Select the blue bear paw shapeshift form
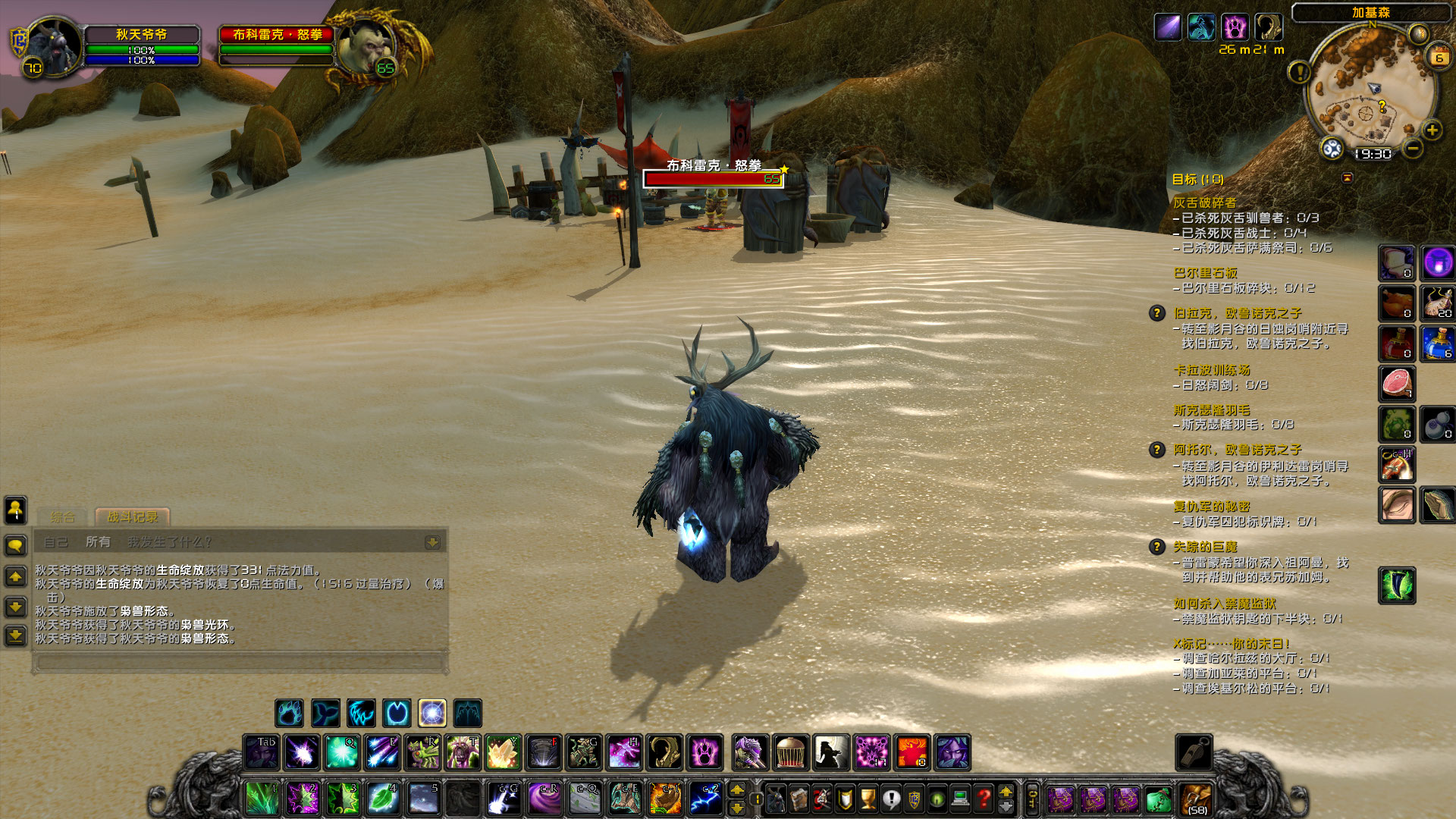Viewport: 1456px width, 819px height. (x=289, y=714)
